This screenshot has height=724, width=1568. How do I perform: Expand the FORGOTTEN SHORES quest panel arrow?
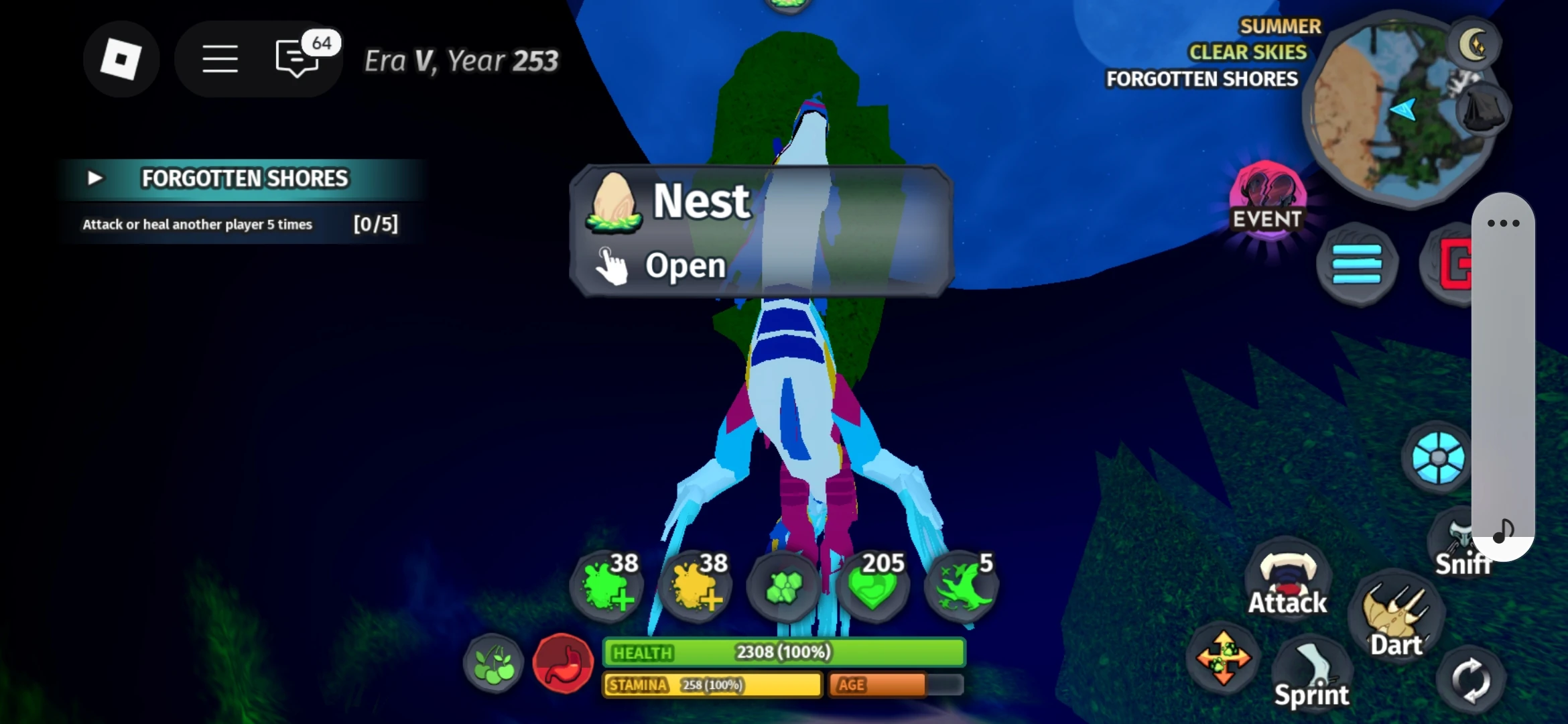pos(95,178)
